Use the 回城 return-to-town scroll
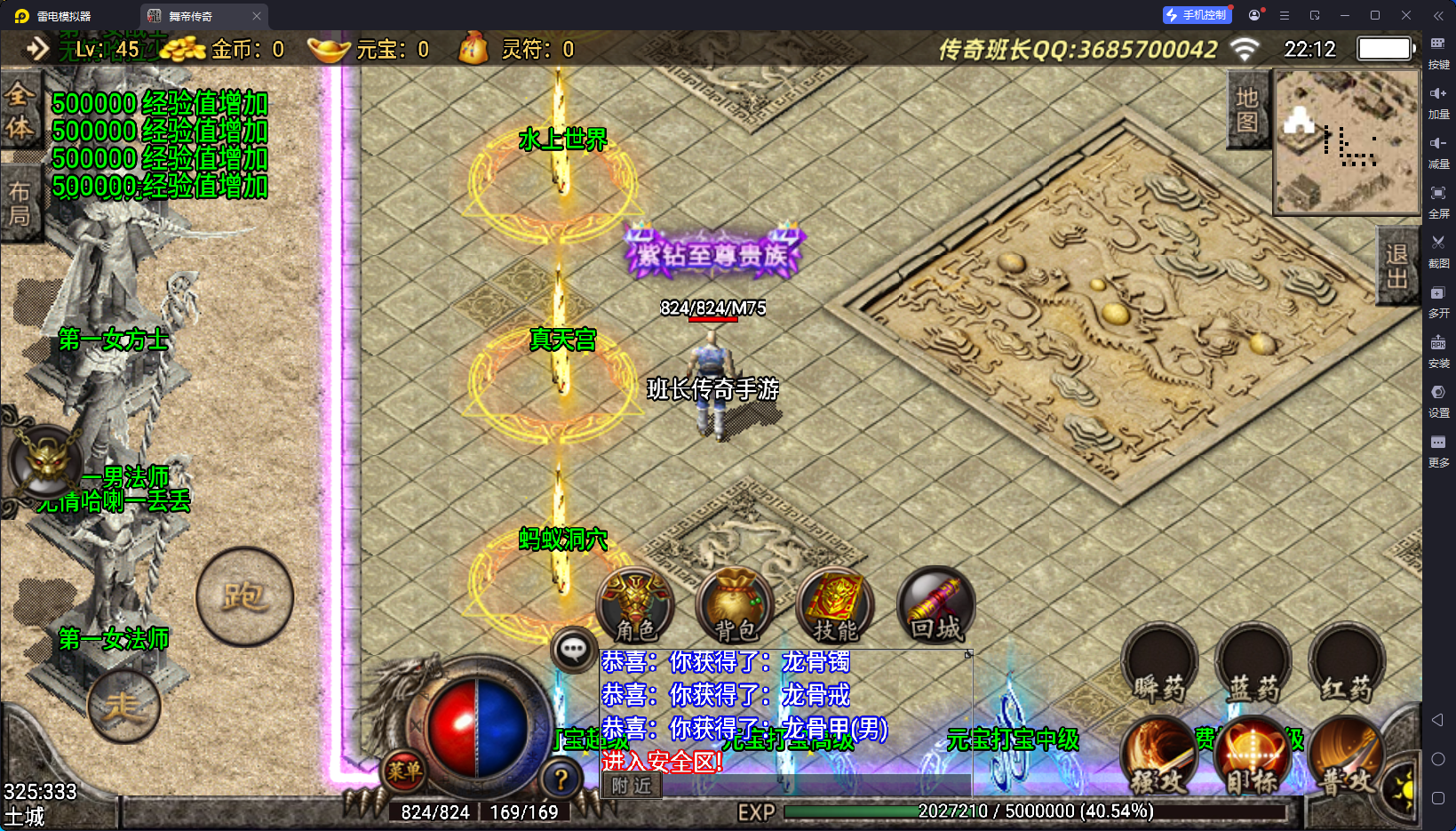 [x=935, y=606]
